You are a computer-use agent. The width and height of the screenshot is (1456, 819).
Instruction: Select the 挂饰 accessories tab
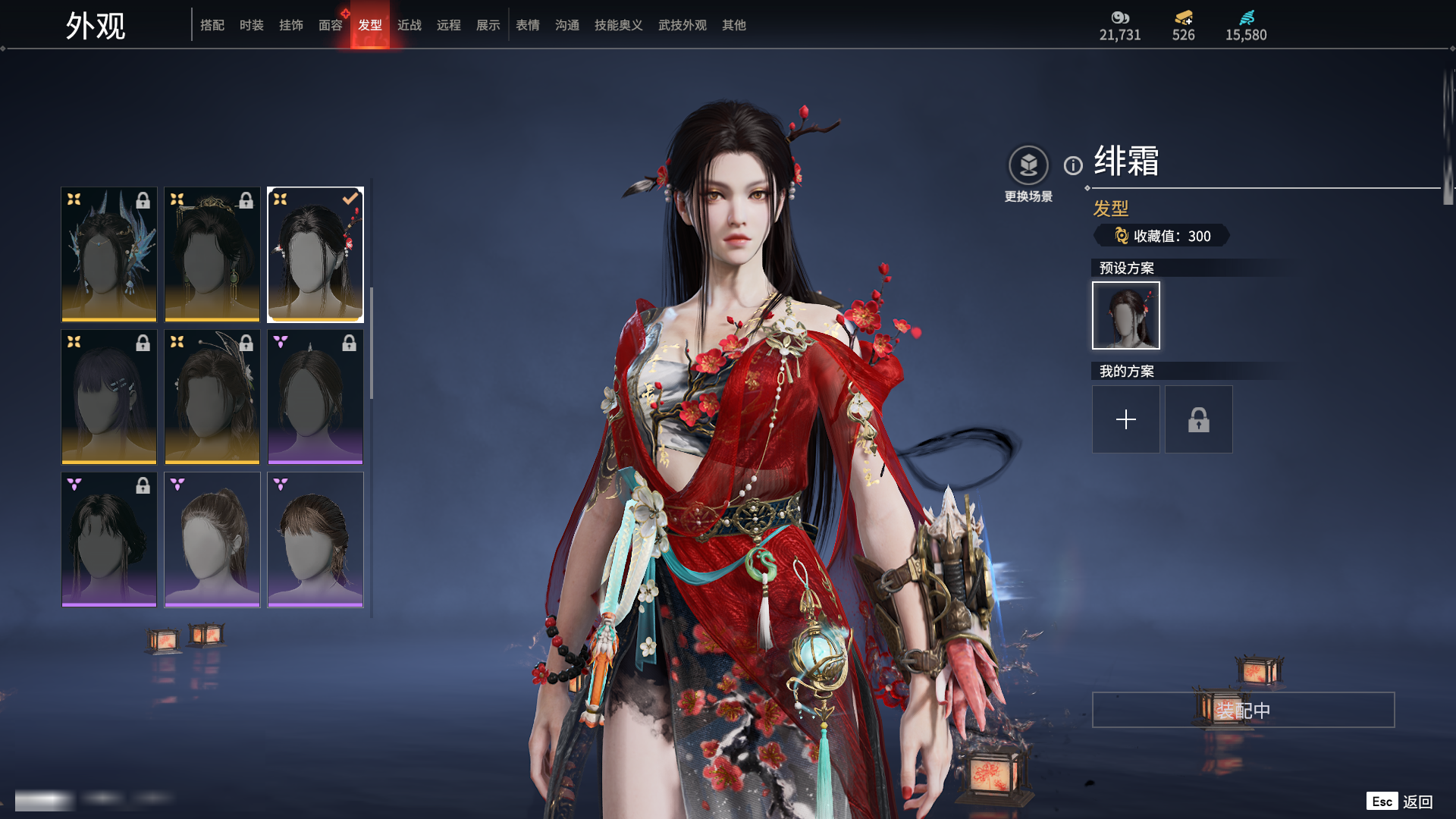pyautogui.click(x=290, y=25)
